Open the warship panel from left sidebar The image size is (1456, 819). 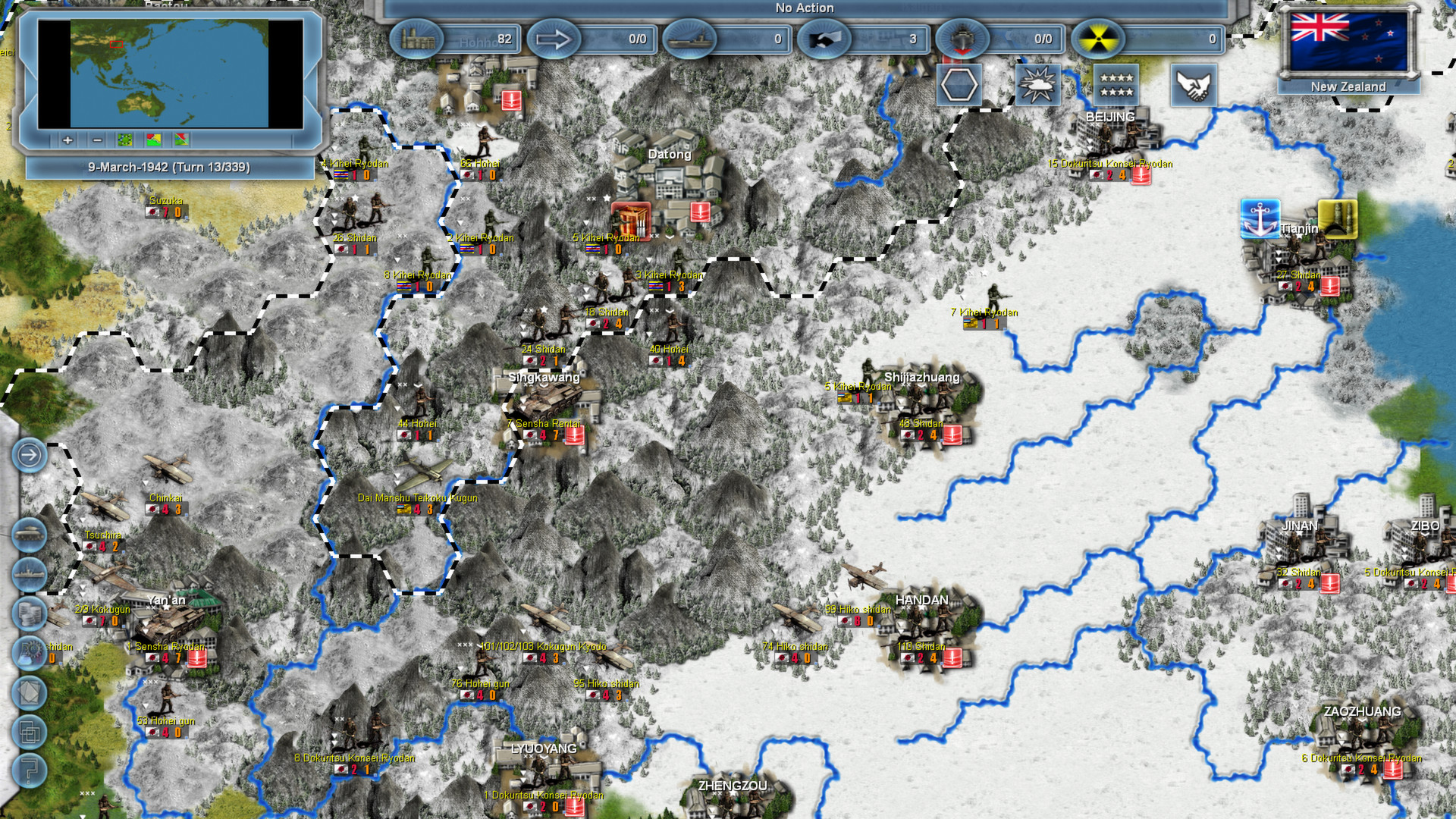click(x=30, y=573)
